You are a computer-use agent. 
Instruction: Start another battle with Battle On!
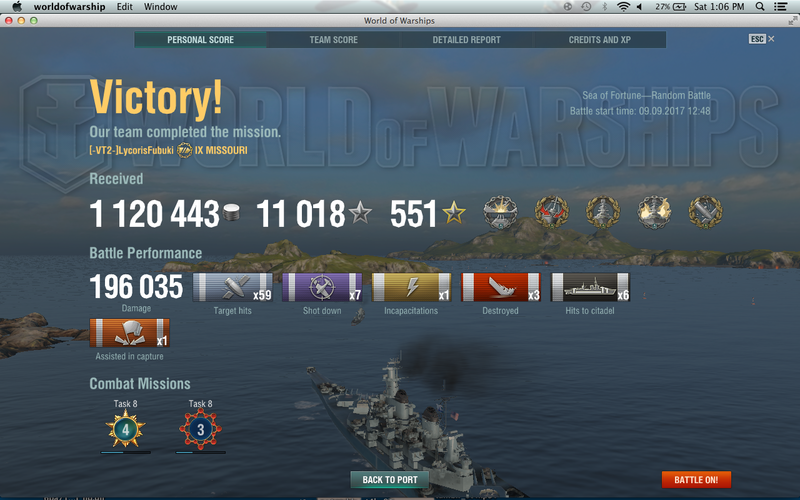coord(696,480)
